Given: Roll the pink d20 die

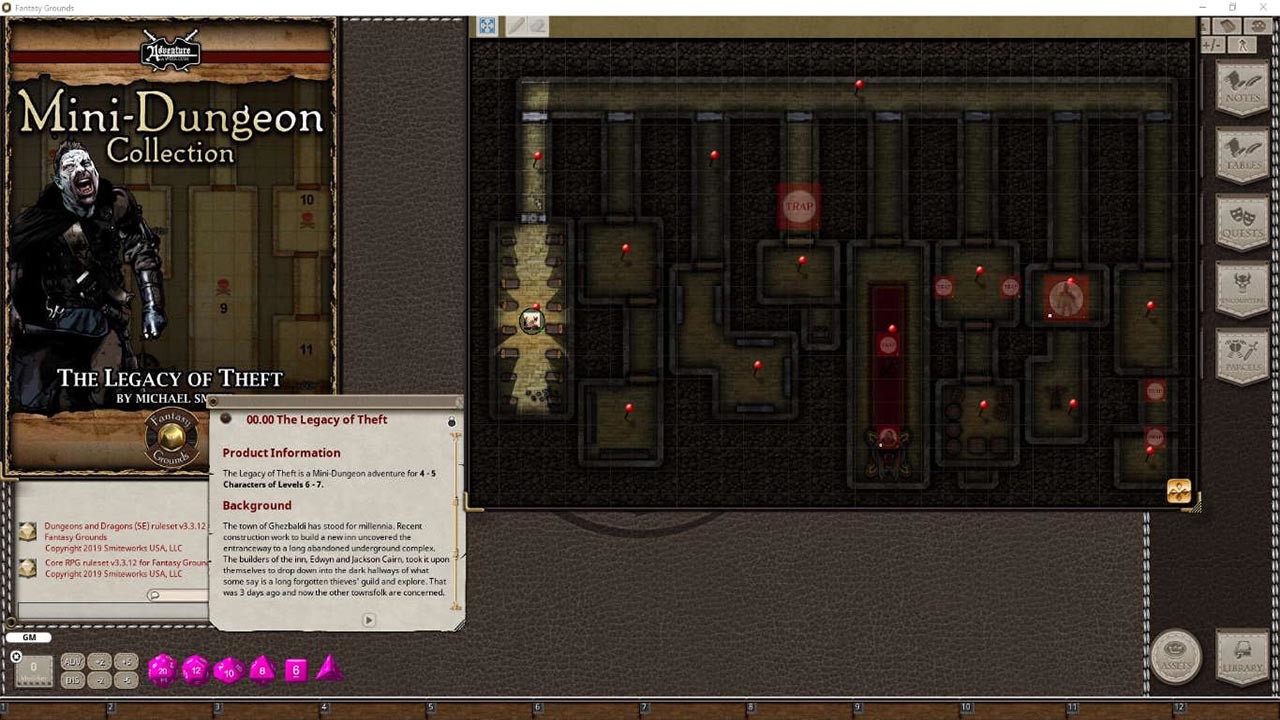Looking at the screenshot, I should 161,670.
